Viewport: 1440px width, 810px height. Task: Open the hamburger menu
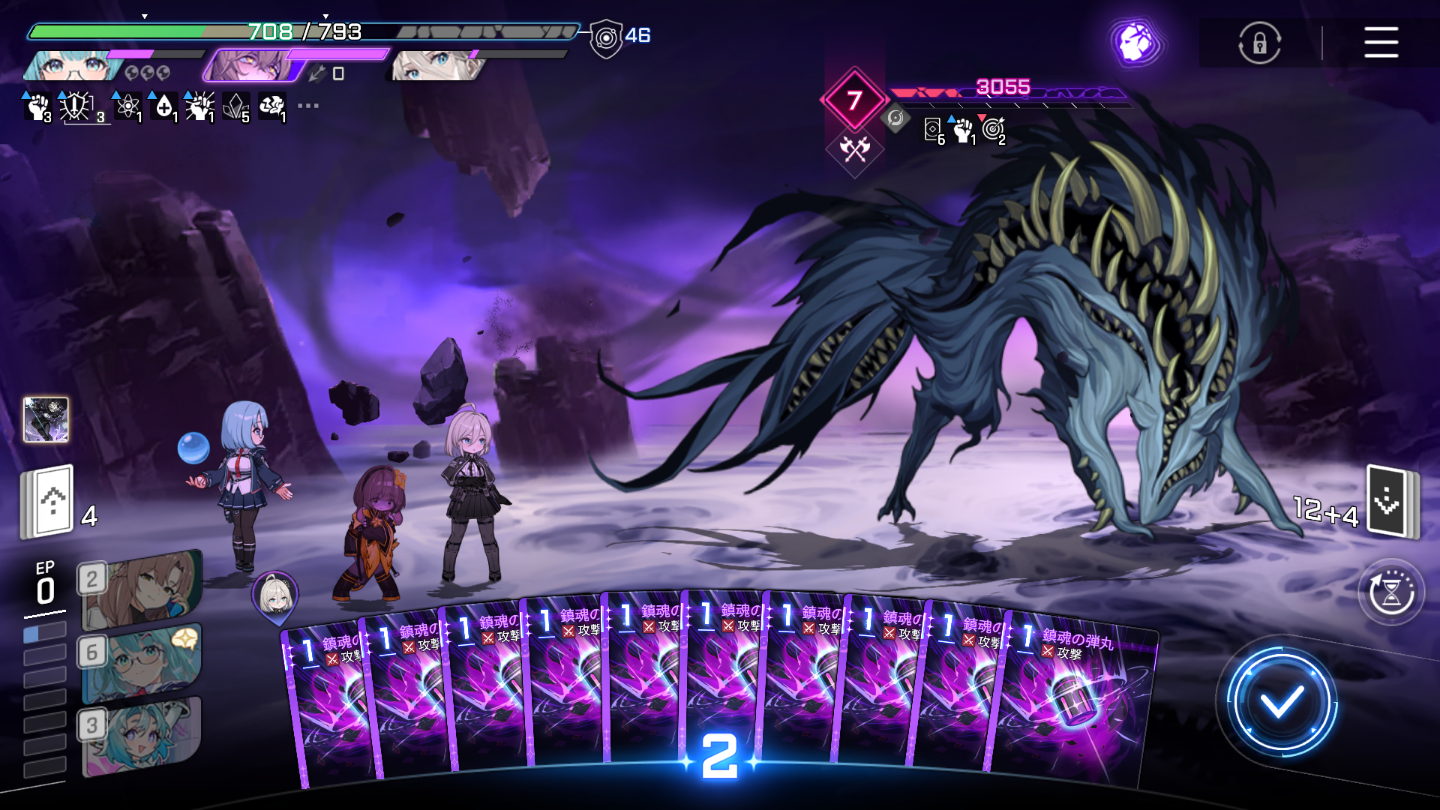1380,43
